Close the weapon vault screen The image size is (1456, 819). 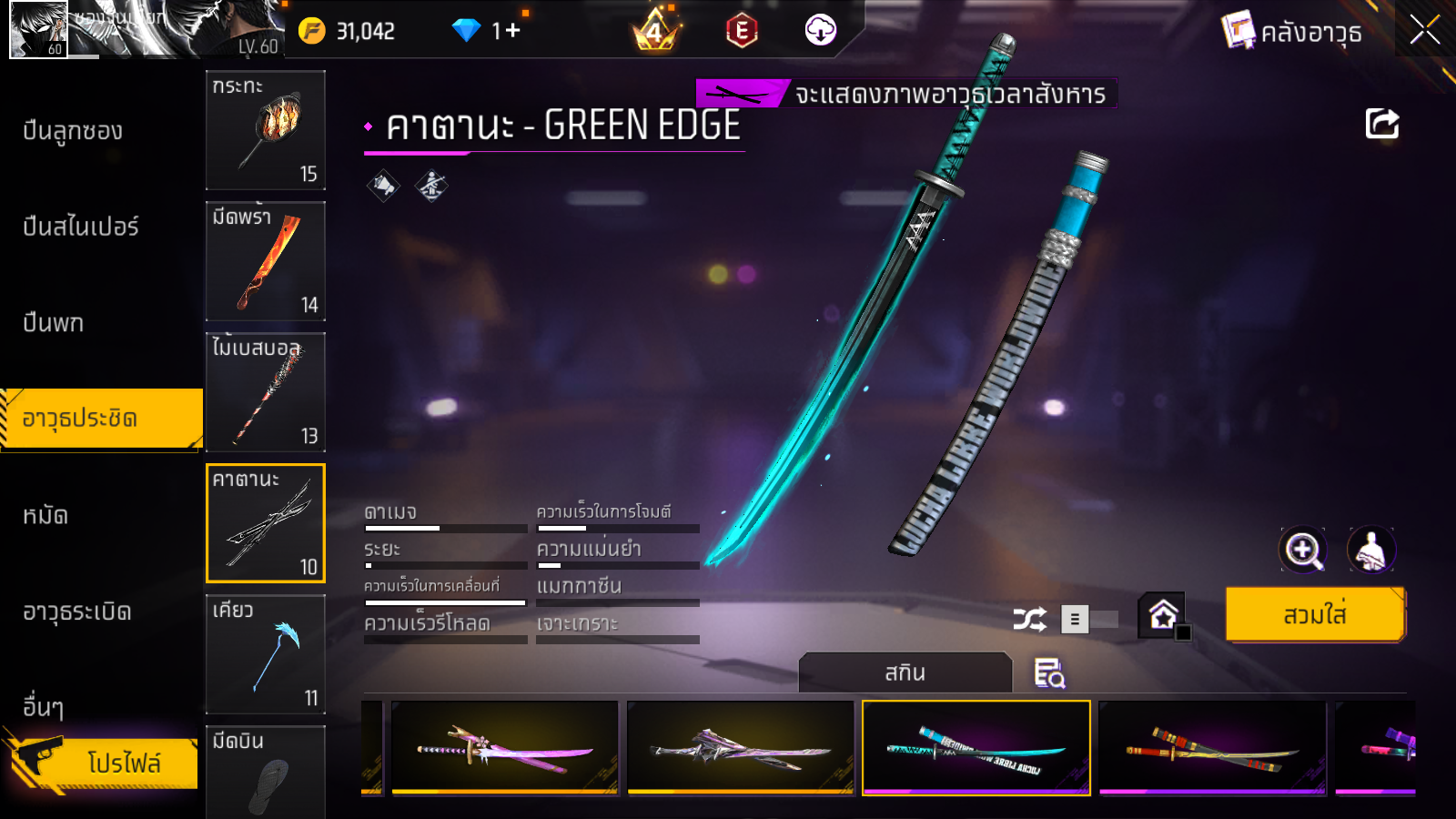pyautogui.click(x=1424, y=30)
